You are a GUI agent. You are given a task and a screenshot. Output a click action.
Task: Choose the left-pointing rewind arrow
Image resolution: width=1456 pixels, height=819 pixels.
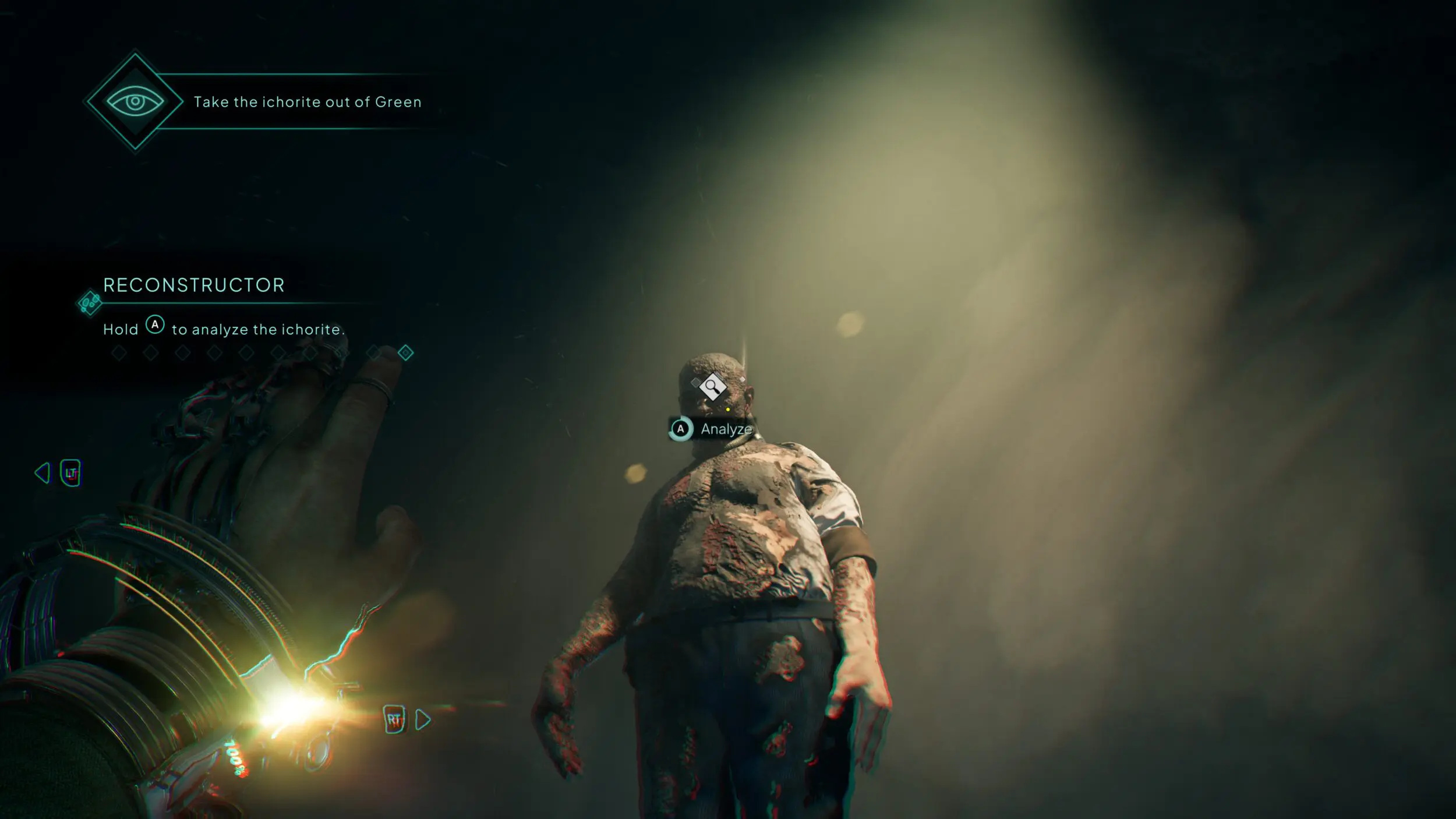[x=43, y=472]
